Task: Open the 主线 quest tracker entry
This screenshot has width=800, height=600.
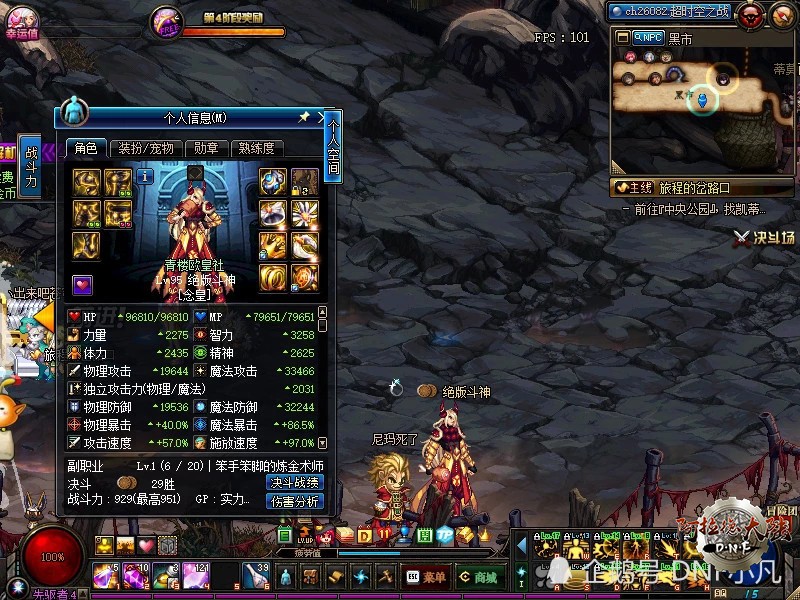Action: 634,187
